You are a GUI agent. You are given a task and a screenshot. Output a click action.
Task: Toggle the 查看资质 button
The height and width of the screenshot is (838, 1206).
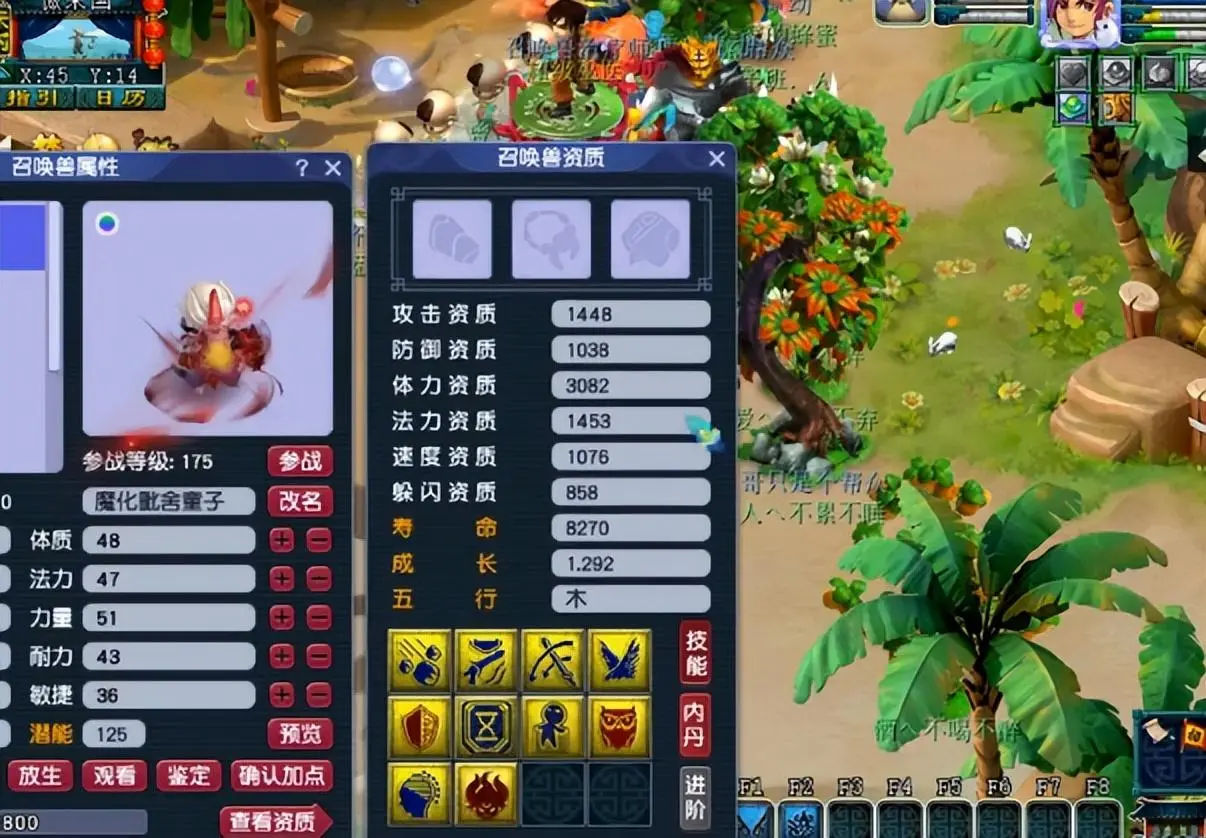[x=274, y=822]
